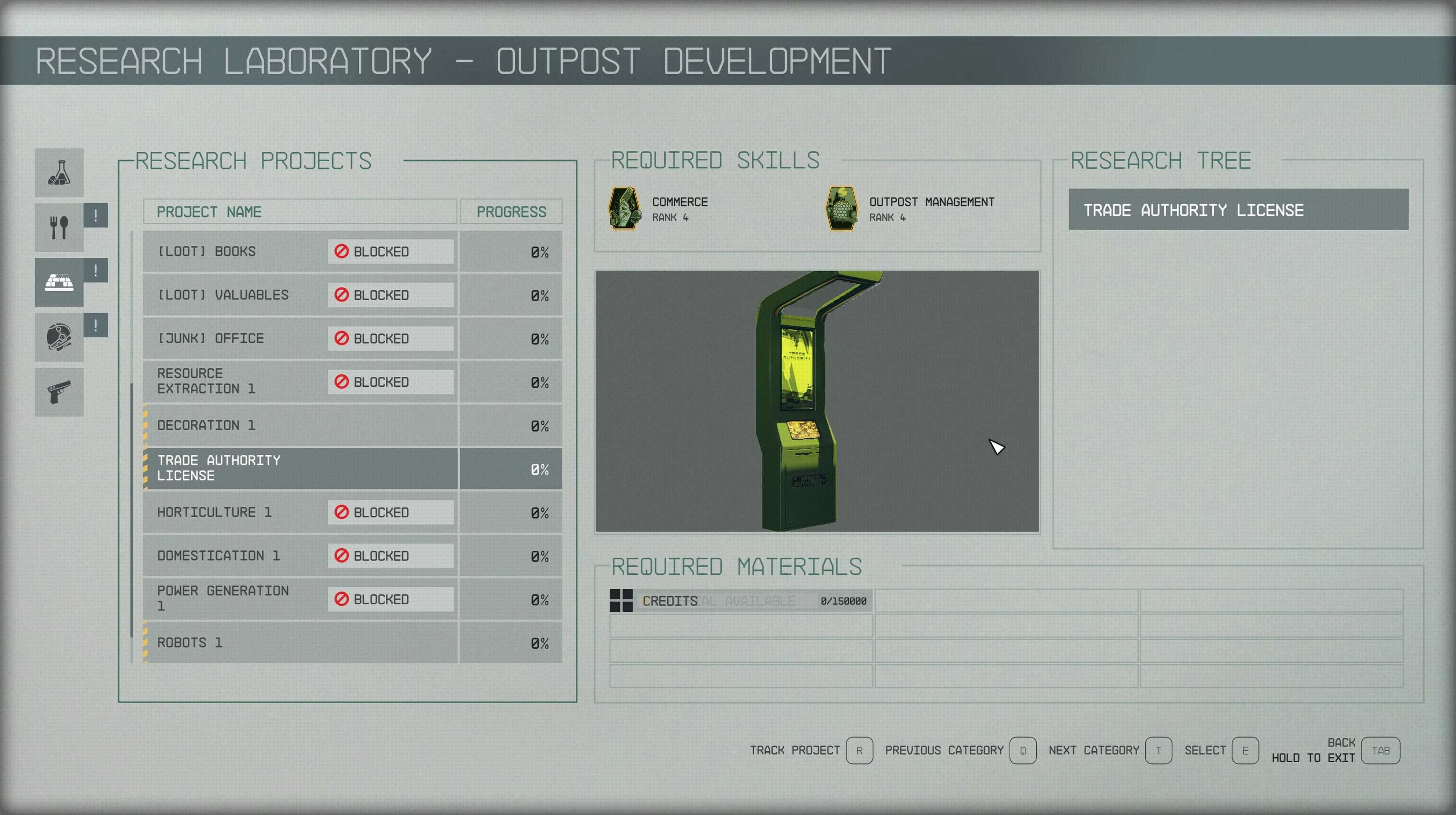Select the Decoration 1 research project
1456x815 pixels.
(x=300, y=425)
